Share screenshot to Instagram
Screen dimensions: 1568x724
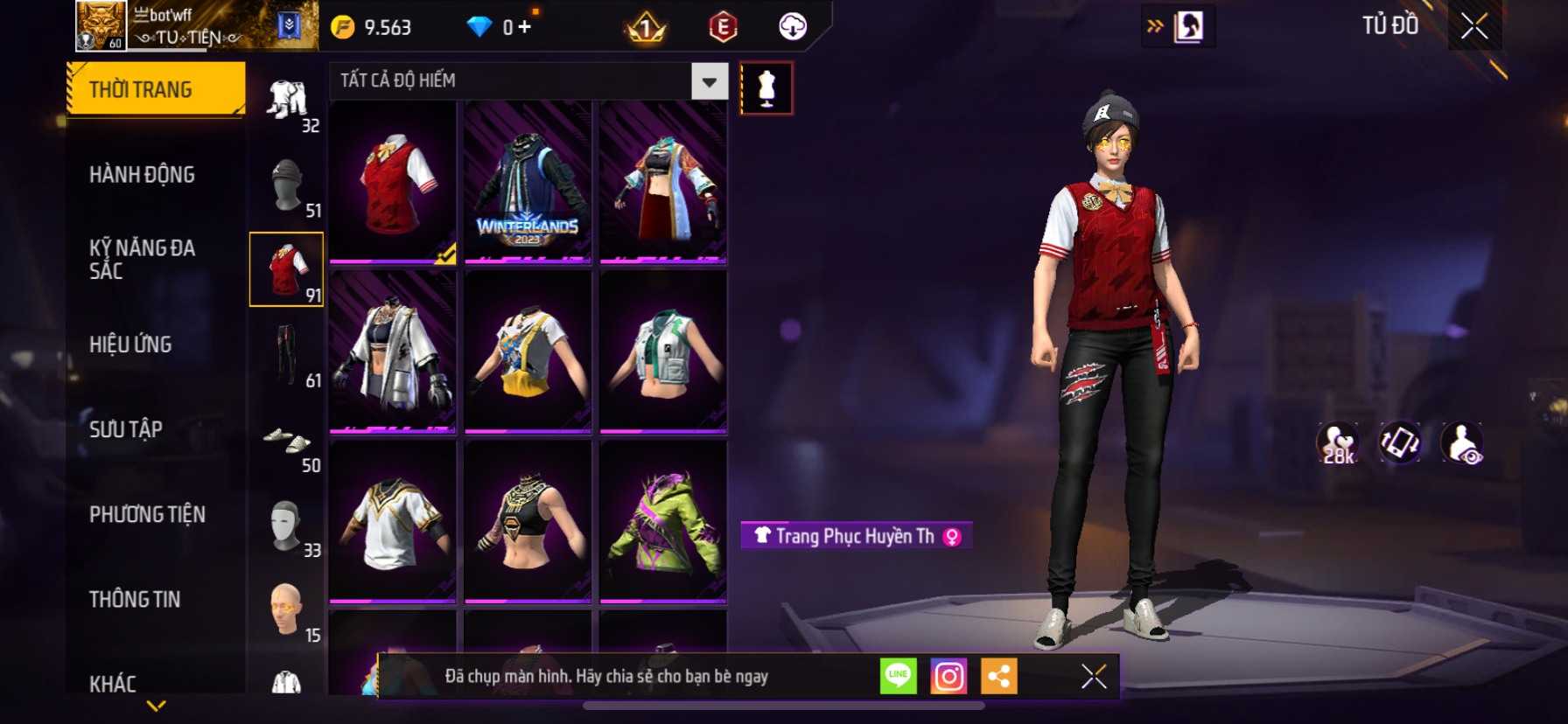[948, 676]
